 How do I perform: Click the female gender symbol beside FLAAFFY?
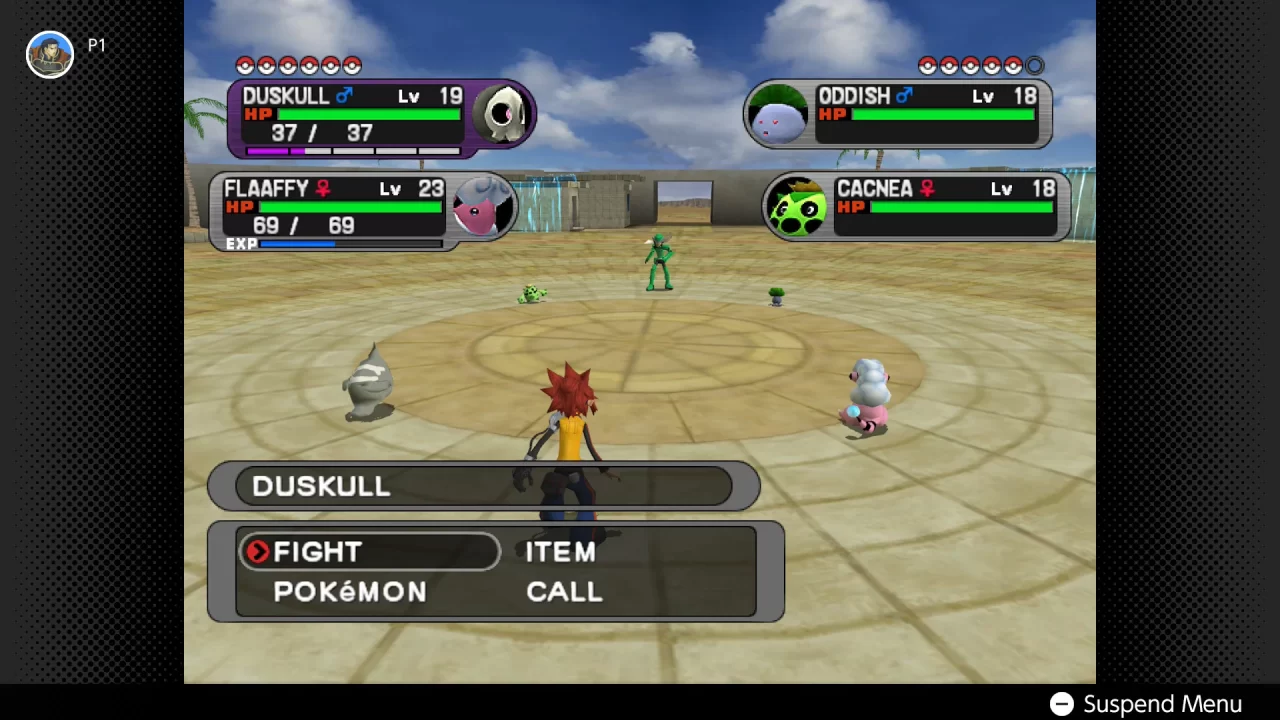point(322,189)
